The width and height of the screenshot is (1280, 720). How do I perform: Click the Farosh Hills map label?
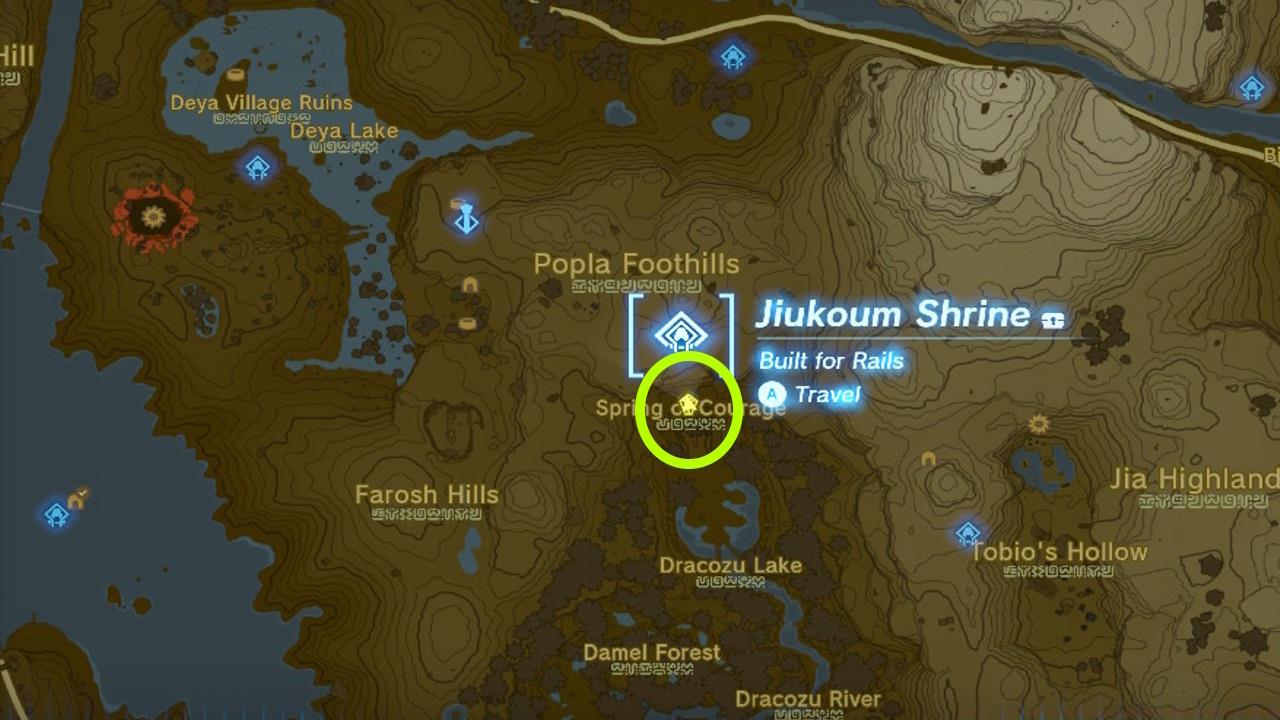428,494
